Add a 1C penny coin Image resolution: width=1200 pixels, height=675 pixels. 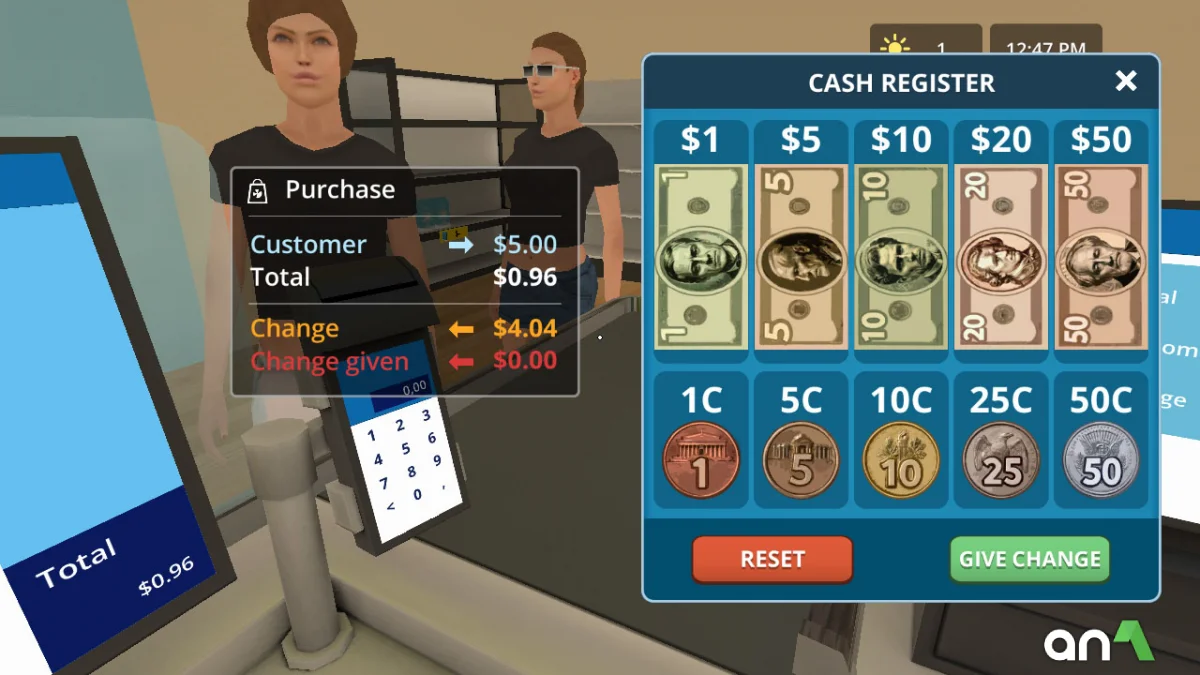[700, 461]
